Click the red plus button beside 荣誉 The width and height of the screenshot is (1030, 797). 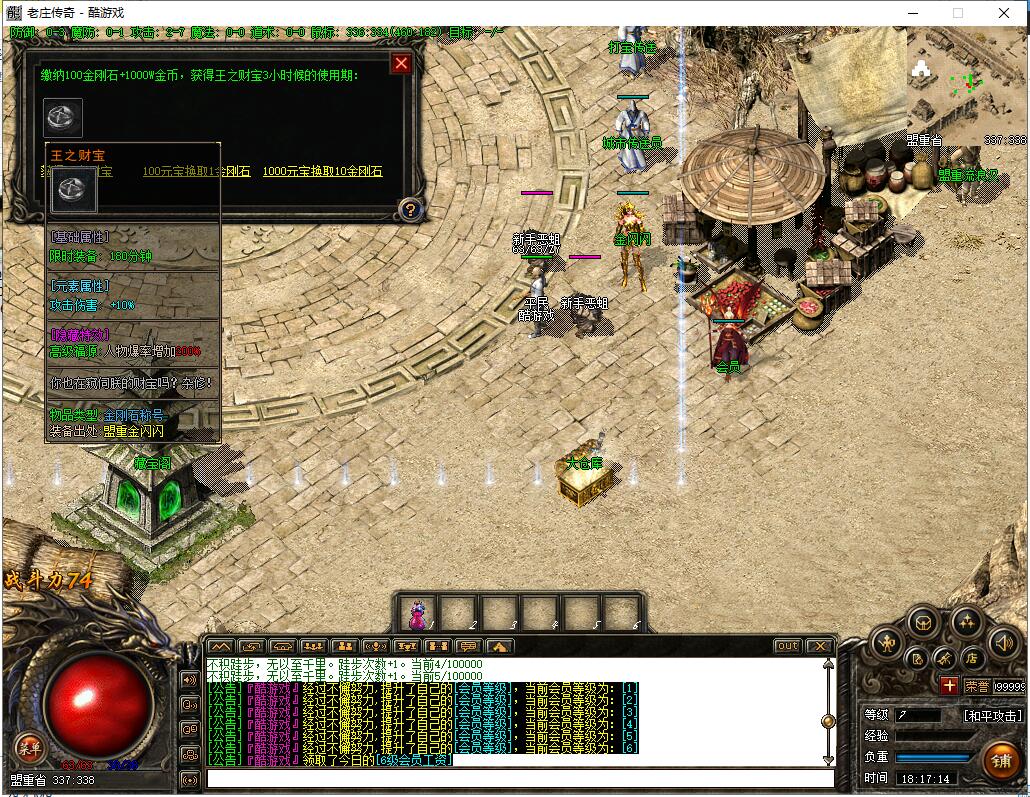tap(949, 686)
